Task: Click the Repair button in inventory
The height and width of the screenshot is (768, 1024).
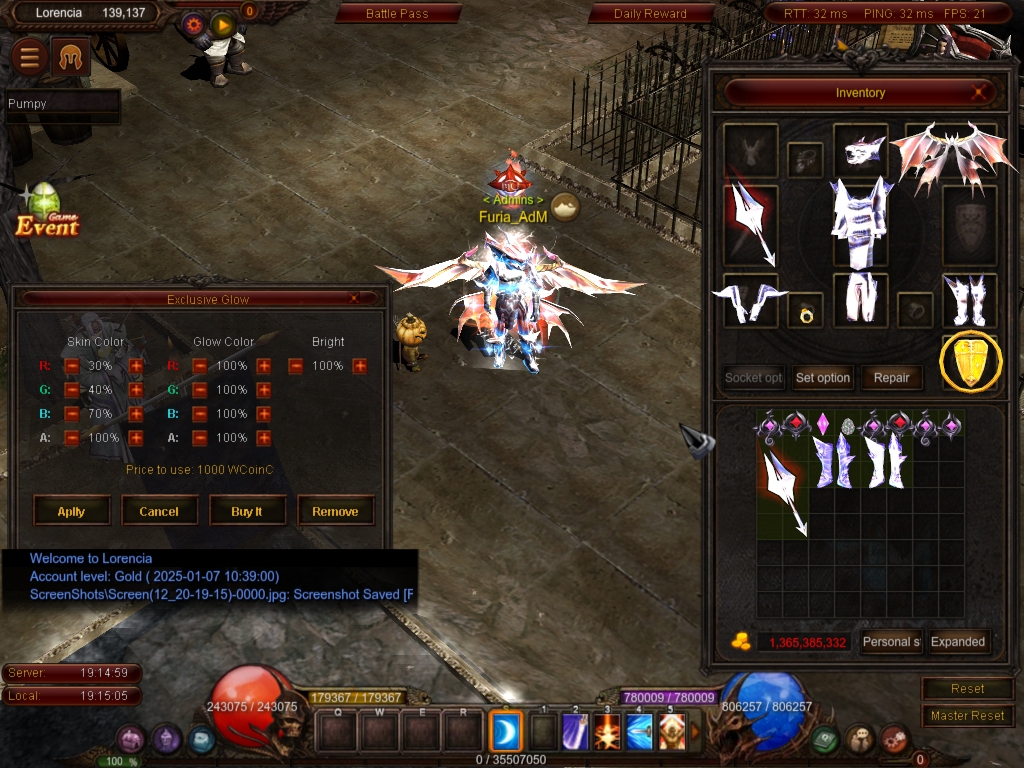Action: click(891, 378)
